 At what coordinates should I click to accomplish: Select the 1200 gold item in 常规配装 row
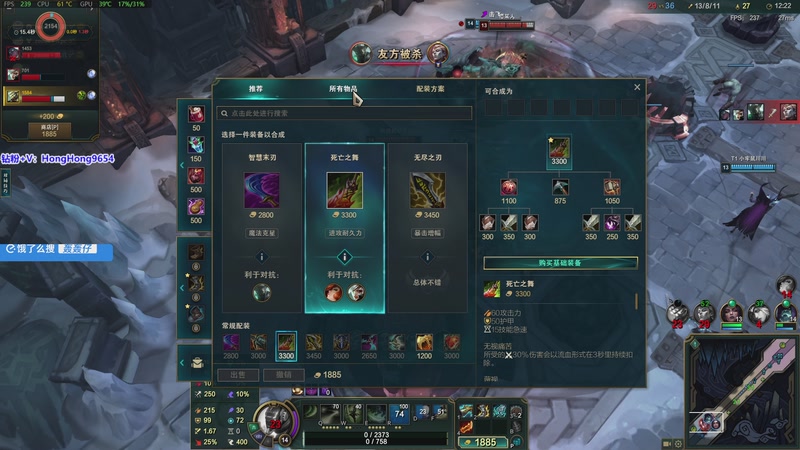[x=425, y=345]
